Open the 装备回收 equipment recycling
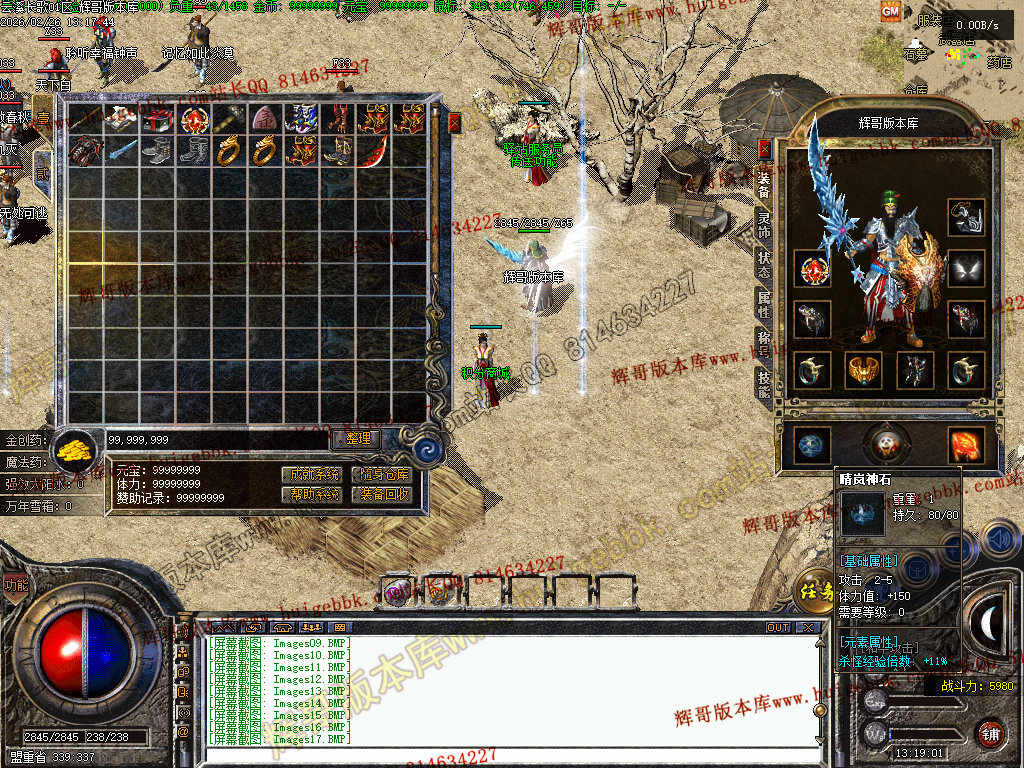Image resolution: width=1024 pixels, height=768 pixels. pos(381,494)
